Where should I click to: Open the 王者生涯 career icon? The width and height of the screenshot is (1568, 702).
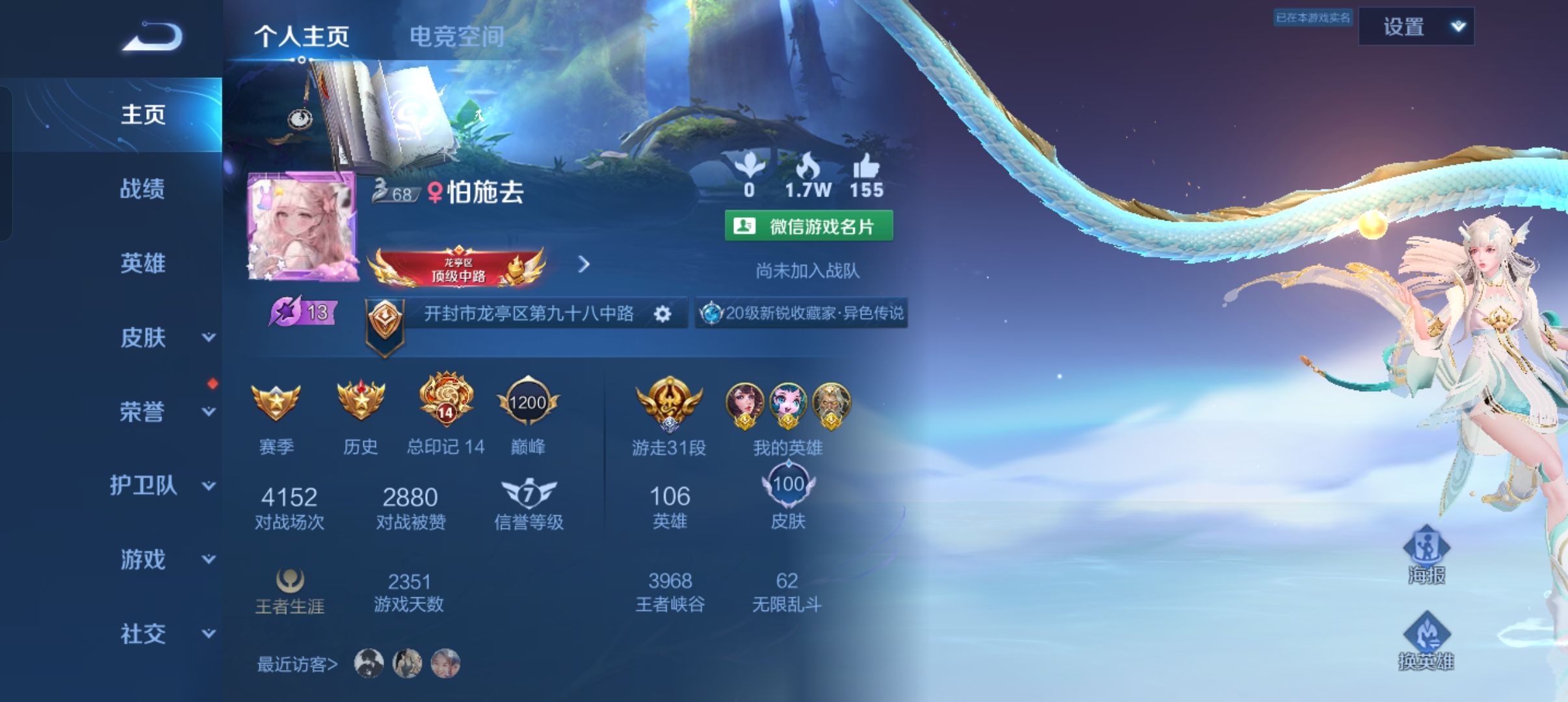[291, 582]
